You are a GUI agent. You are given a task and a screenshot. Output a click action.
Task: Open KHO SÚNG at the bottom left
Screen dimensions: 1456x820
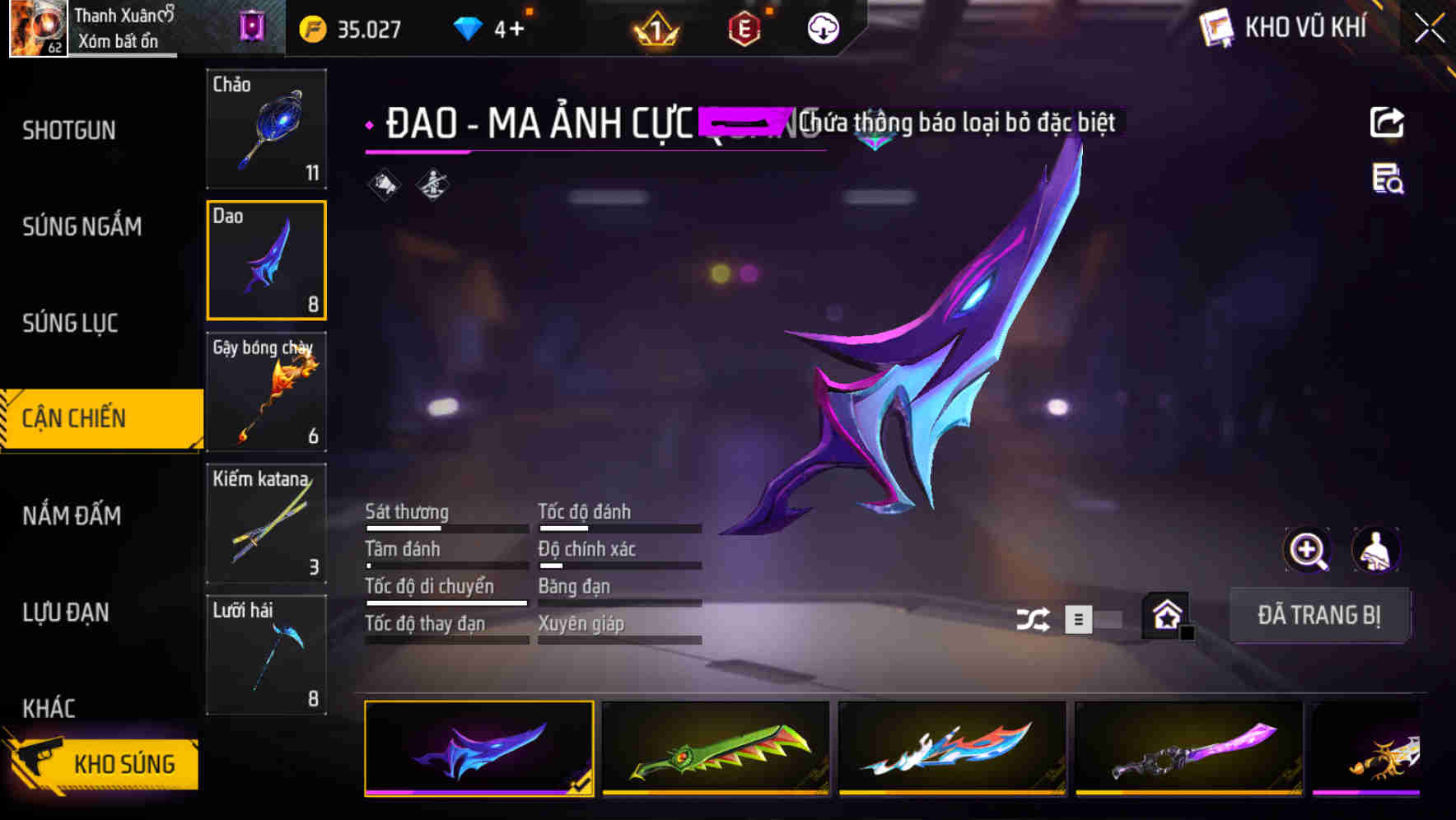tap(102, 763)
